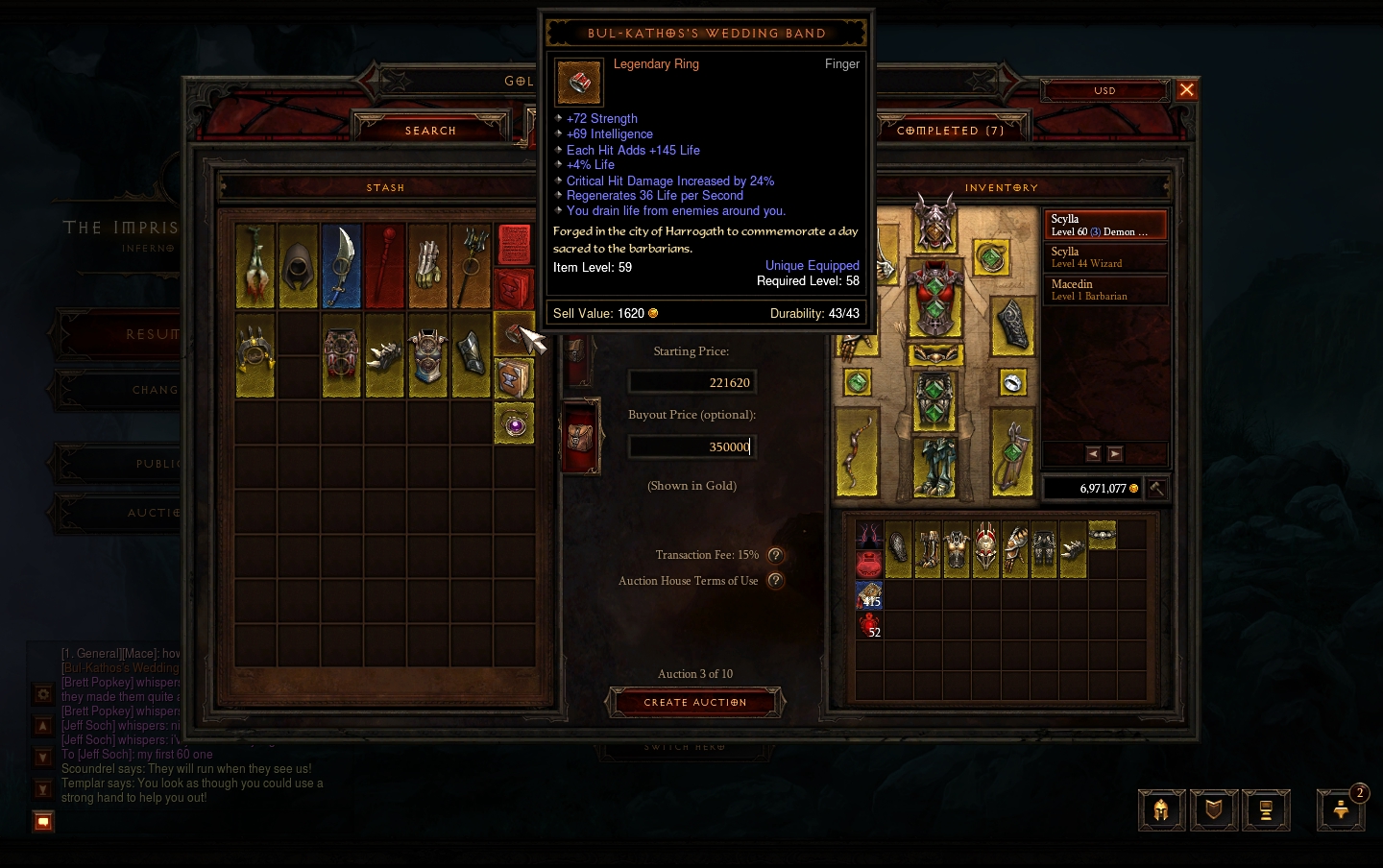Open the Completed auctions tab
1383x868 pixels.
(x=950, y=130)
